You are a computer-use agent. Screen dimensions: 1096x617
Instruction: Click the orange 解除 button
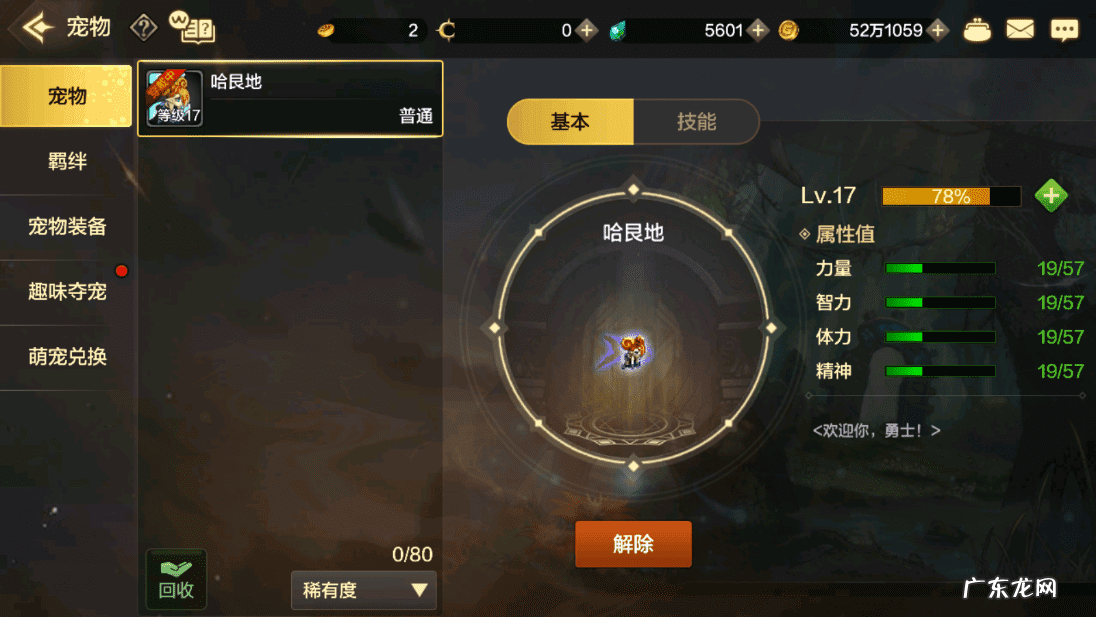633,544
